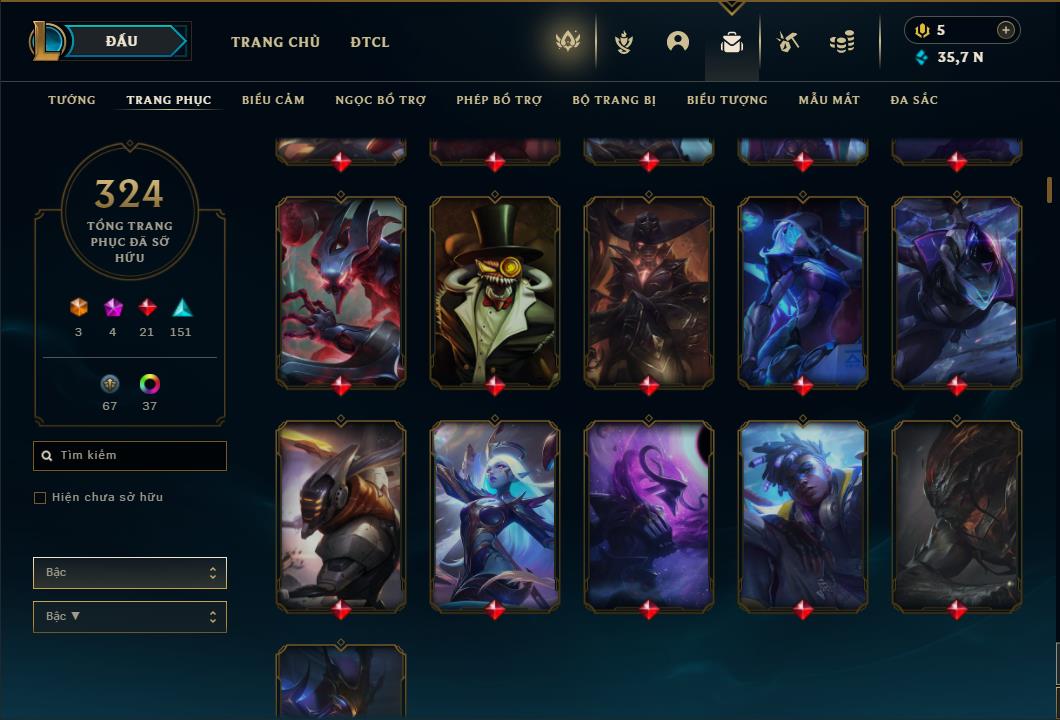Switch to the PHÉP BỔ TRỢ tab

499,100
